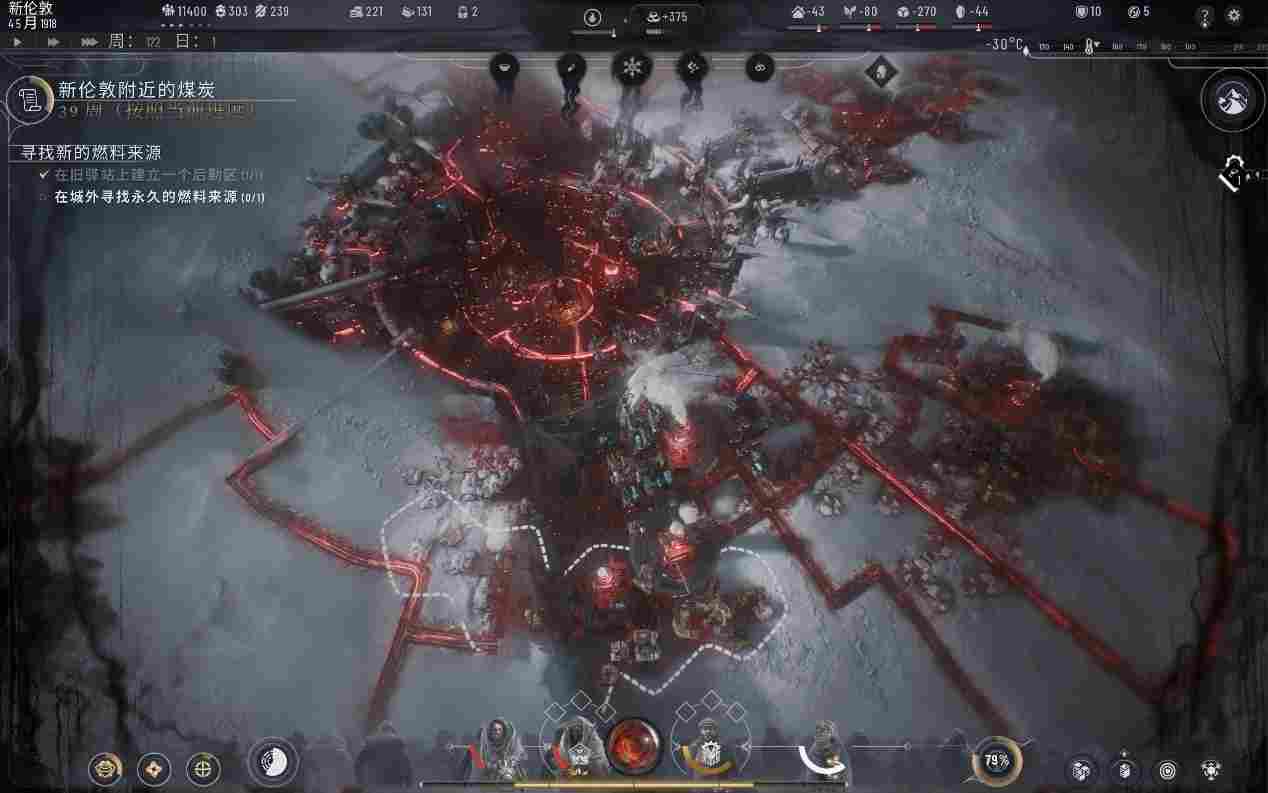The image size is (1268, 793).
Task: Set game speed to double fast-forward
Action: [x=53, y=42]
